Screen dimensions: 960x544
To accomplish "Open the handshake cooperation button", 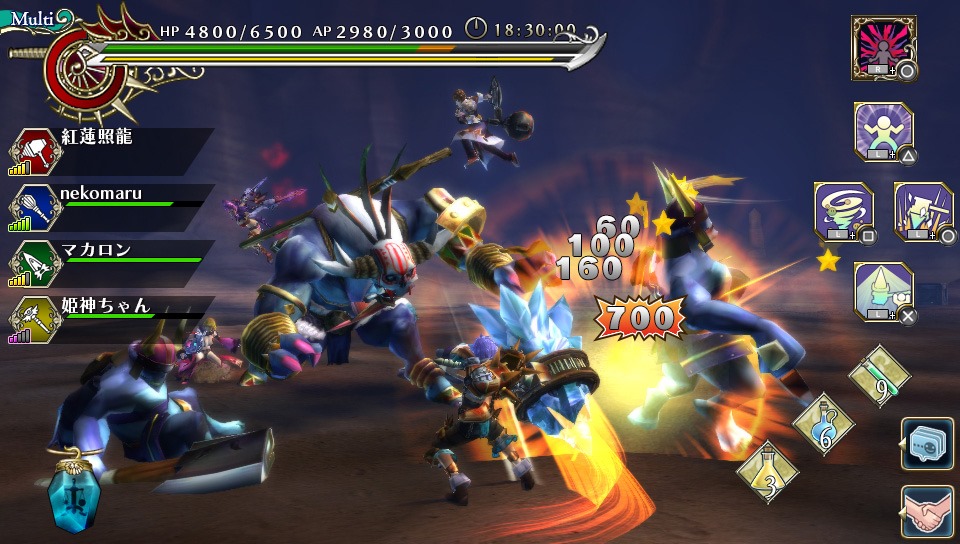I will 926,512.
